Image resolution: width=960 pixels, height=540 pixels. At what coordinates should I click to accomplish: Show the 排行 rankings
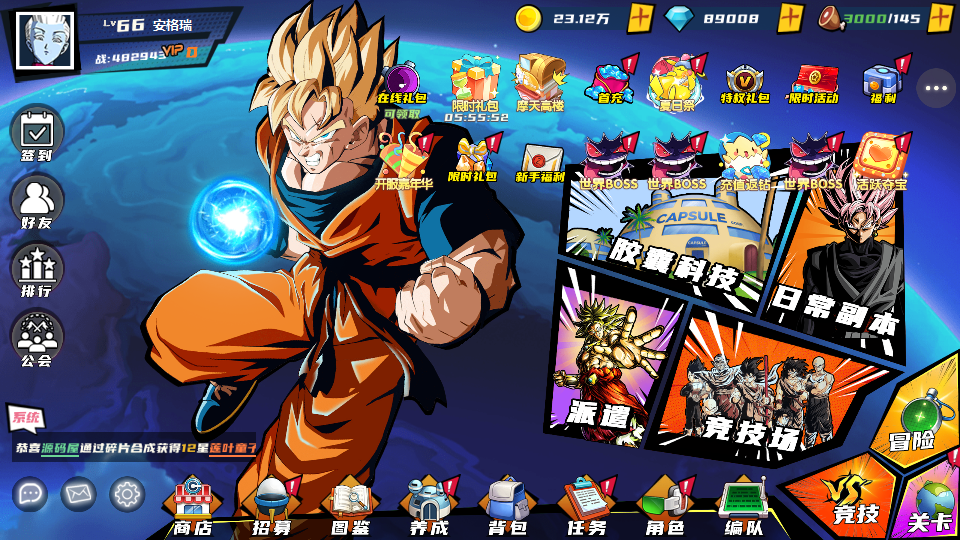(x=37, y=269)
